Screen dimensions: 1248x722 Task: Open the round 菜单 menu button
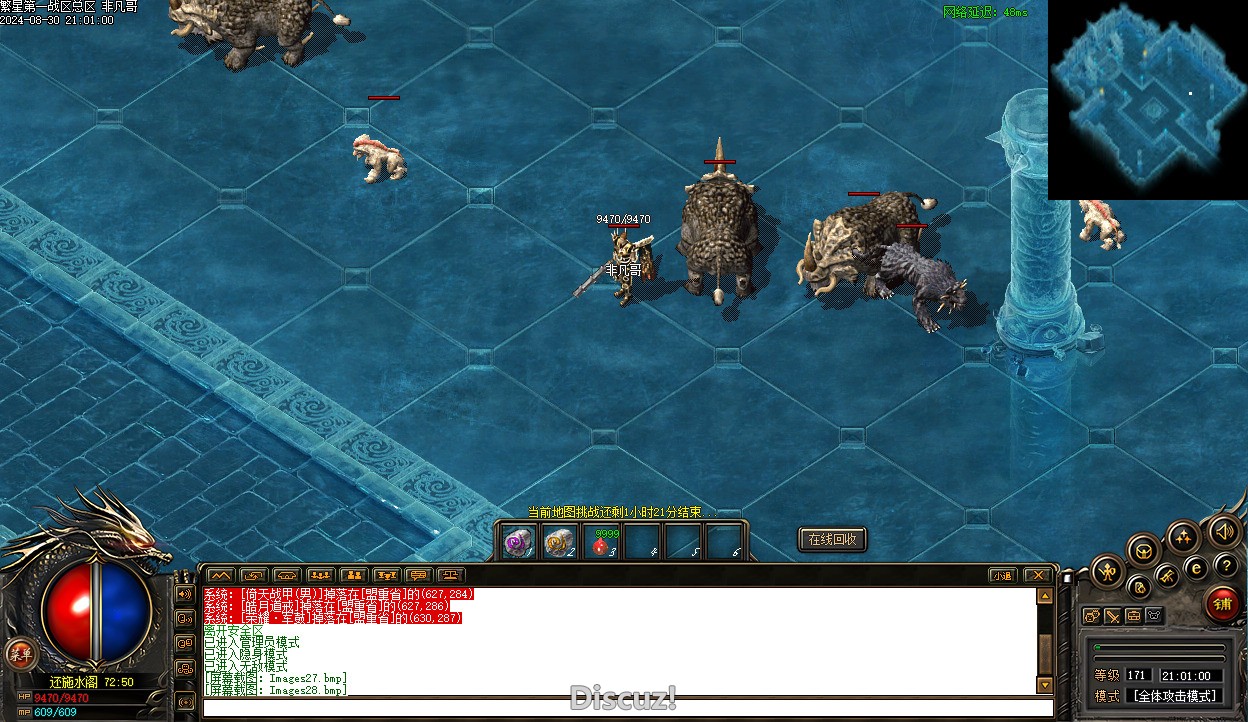pyautogui.click(x=18, y=654)
